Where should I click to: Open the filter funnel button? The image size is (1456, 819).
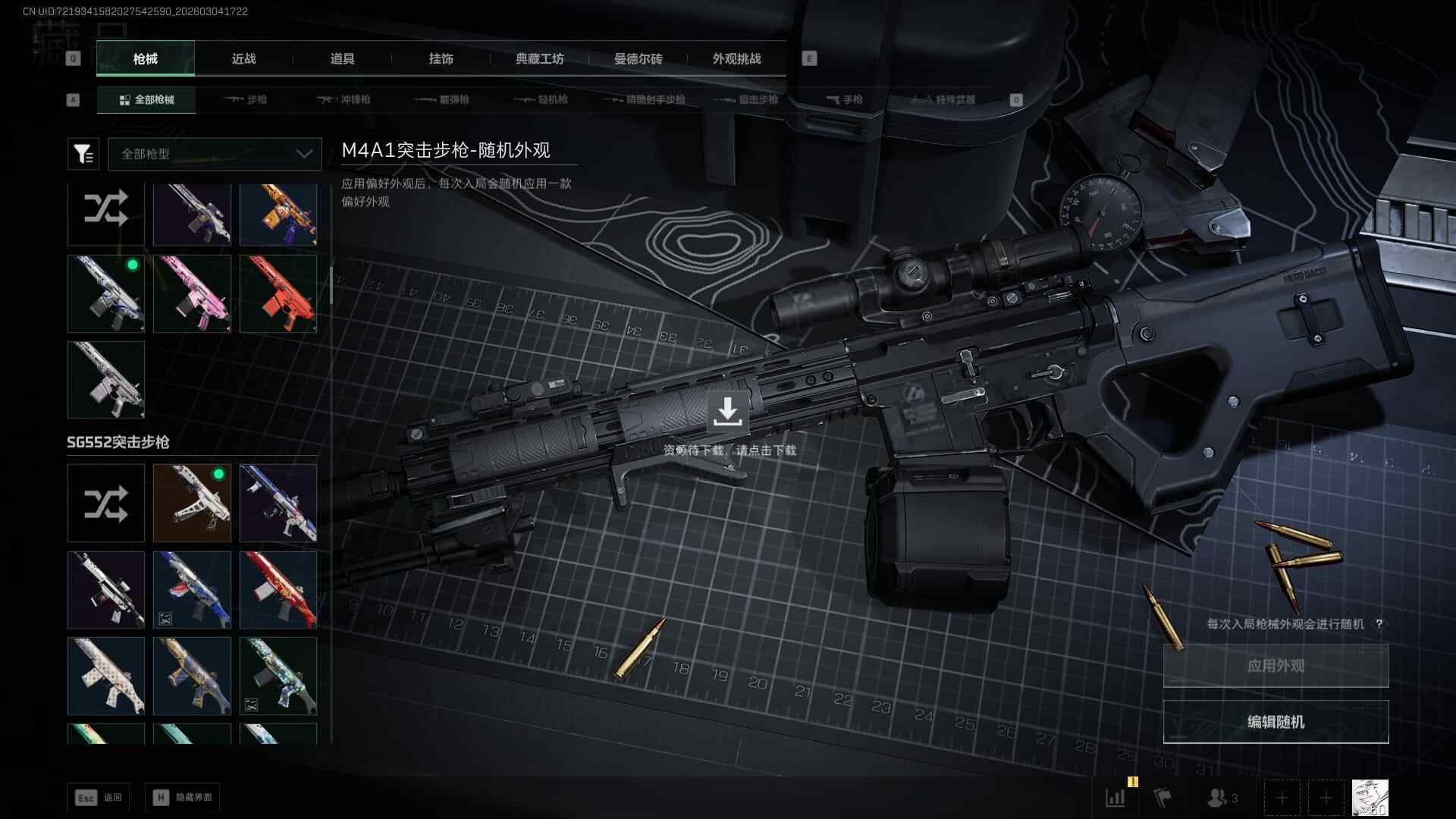[83, 154]
